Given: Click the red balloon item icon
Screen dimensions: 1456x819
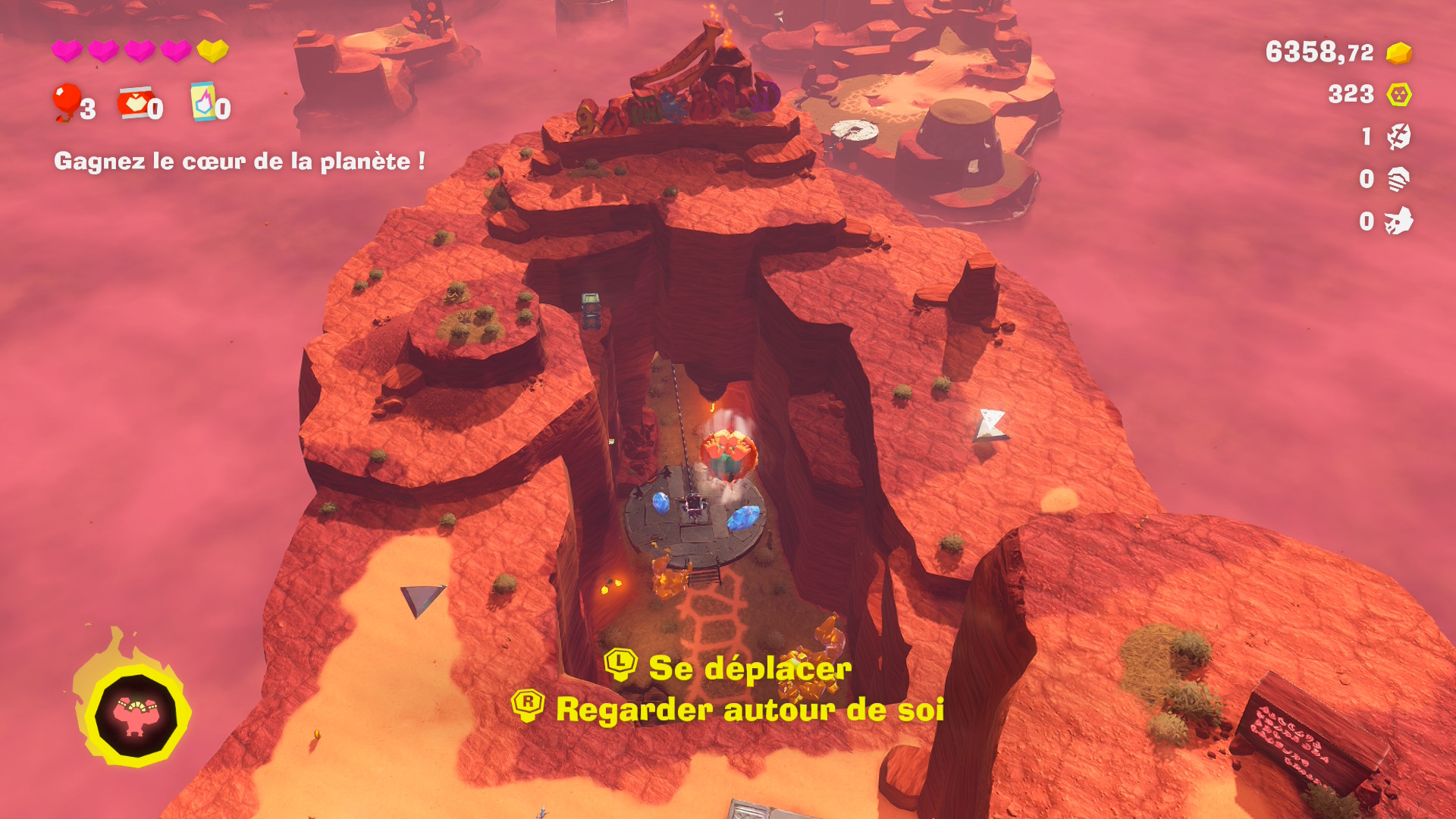Looking at the screenshot, I should coord(66,102).
